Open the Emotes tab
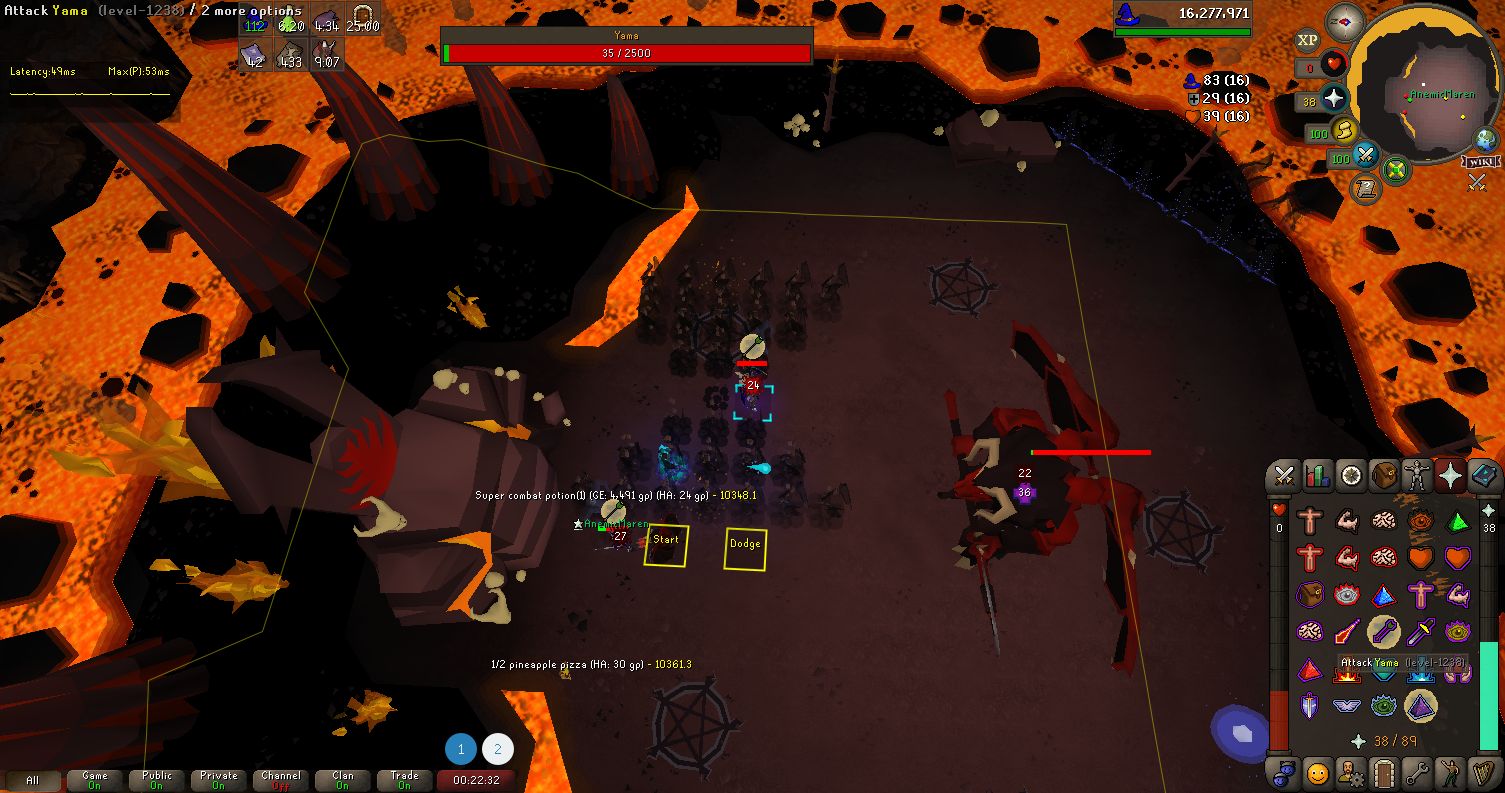Screen dimensions: 1505x793 point(1450,773)
